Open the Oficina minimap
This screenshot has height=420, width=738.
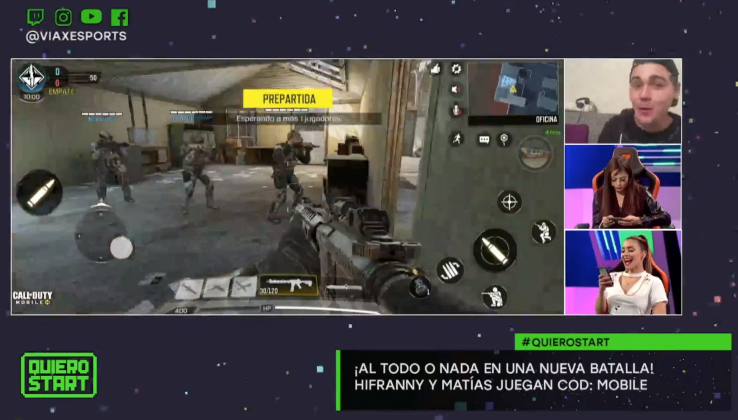(x=514, y=88)
